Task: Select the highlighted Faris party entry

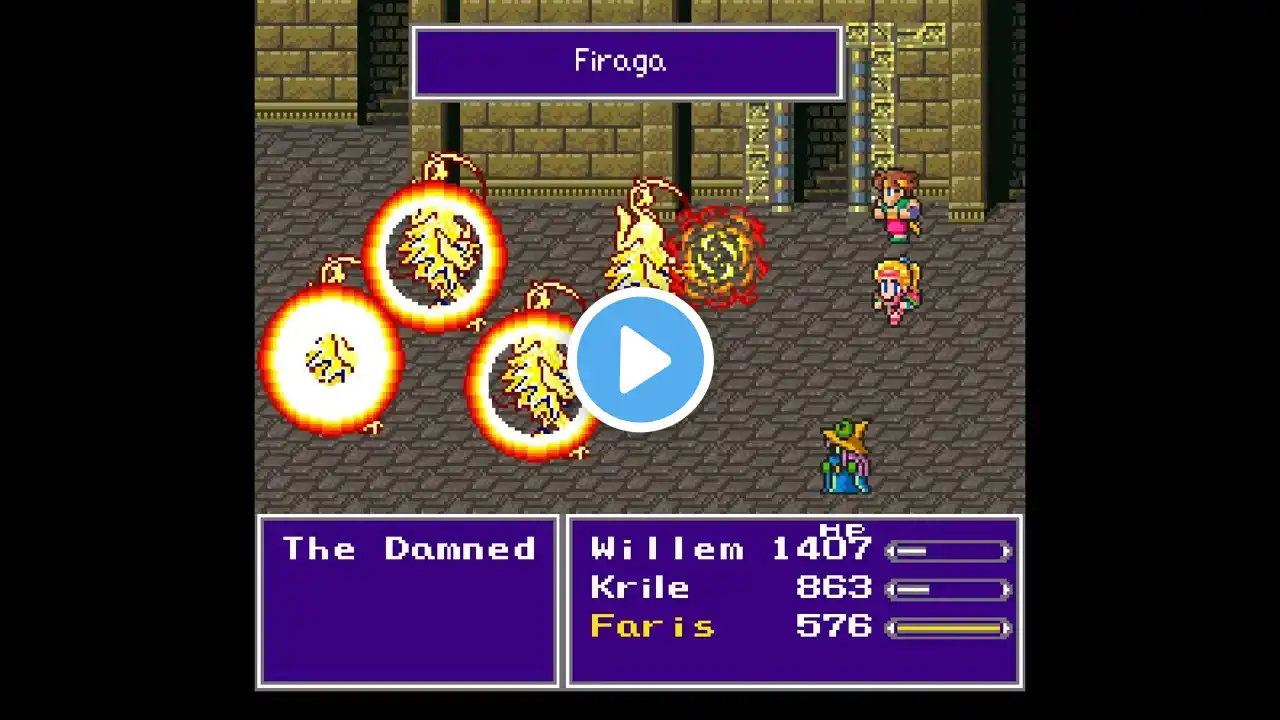Action: click(x=653, y=627)
